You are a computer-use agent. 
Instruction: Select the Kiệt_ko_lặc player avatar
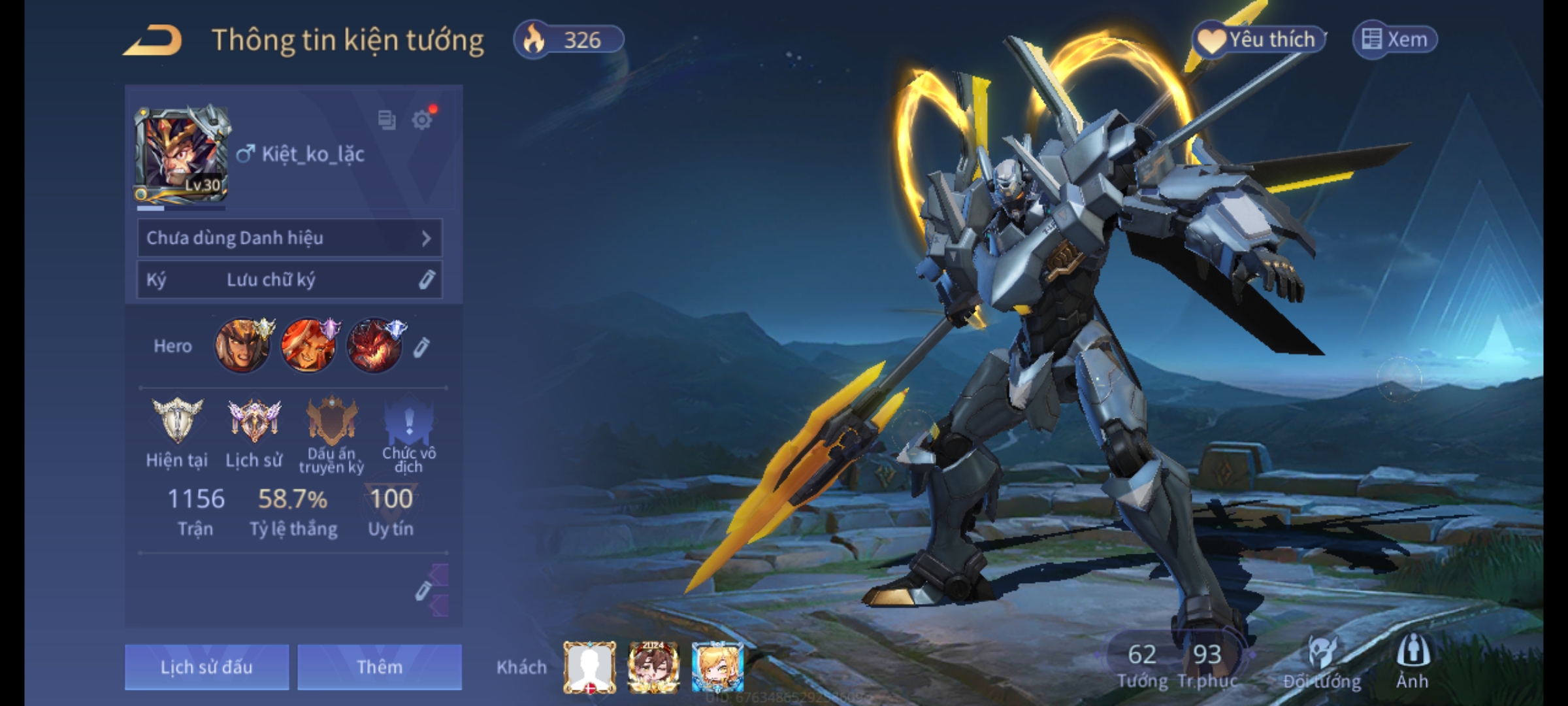tap(182, 155)
